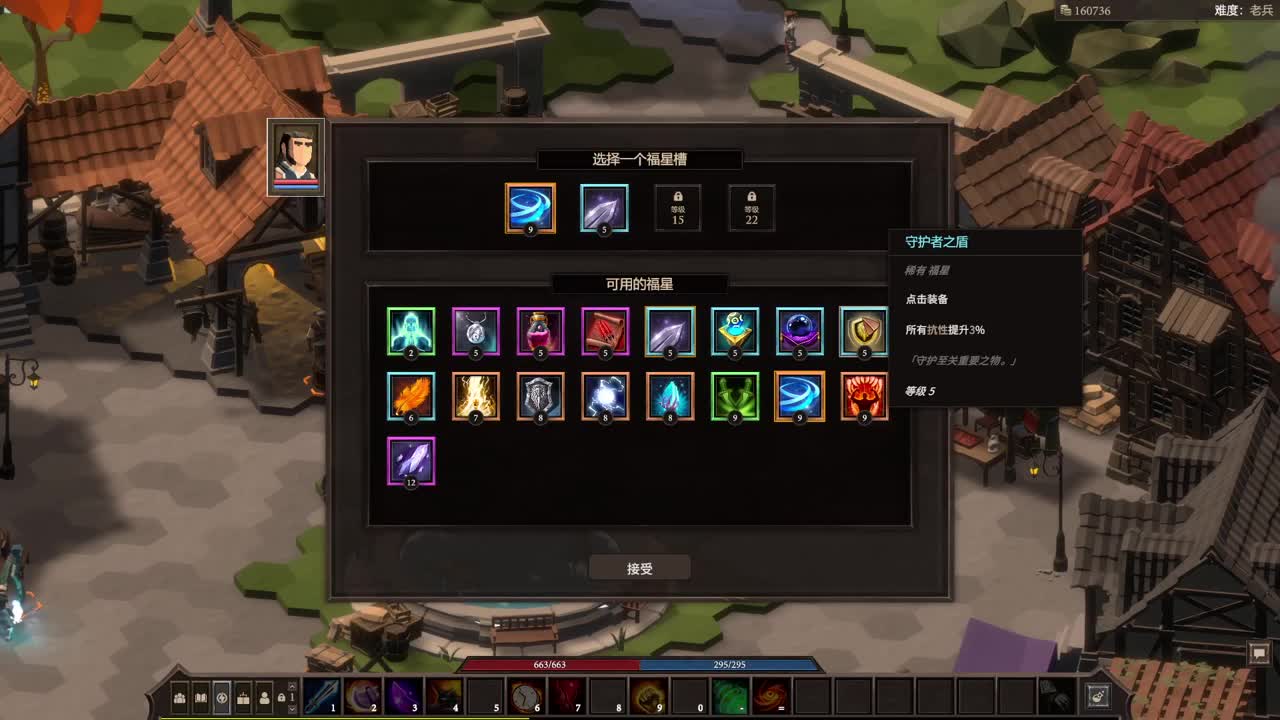The image size is (1280, 720).
Task: Select the purple crystal shard perk marked 12
Action: tap(412, 460)
